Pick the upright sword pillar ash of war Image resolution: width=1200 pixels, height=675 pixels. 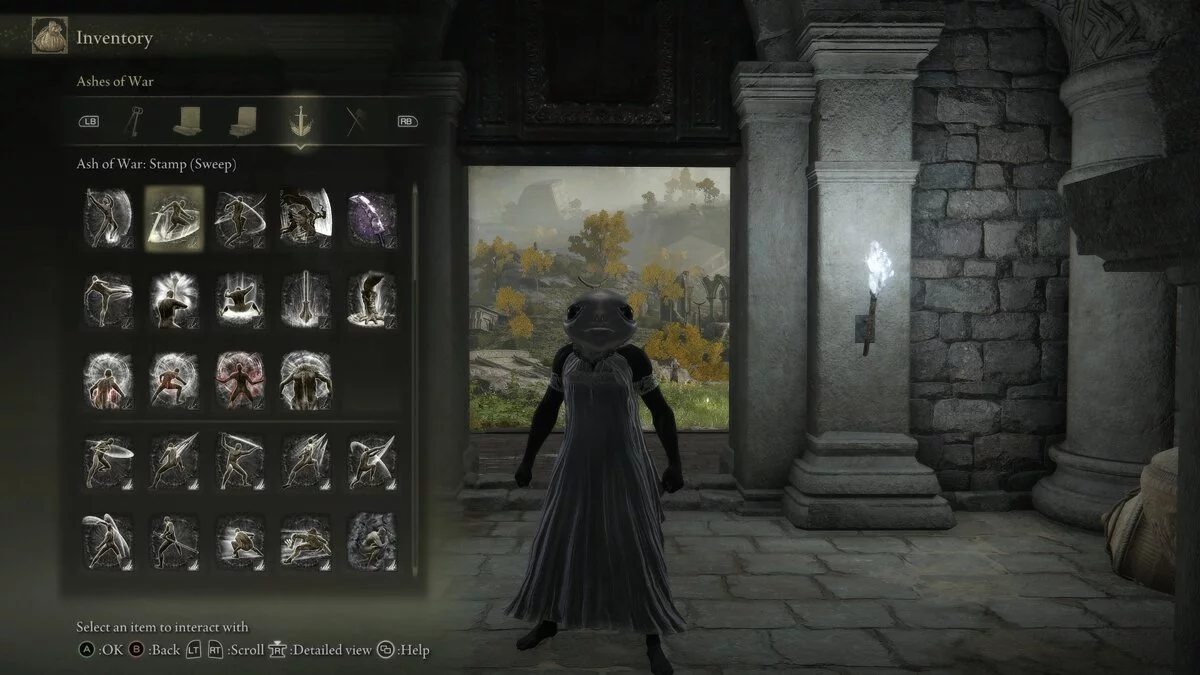[306, 299]
